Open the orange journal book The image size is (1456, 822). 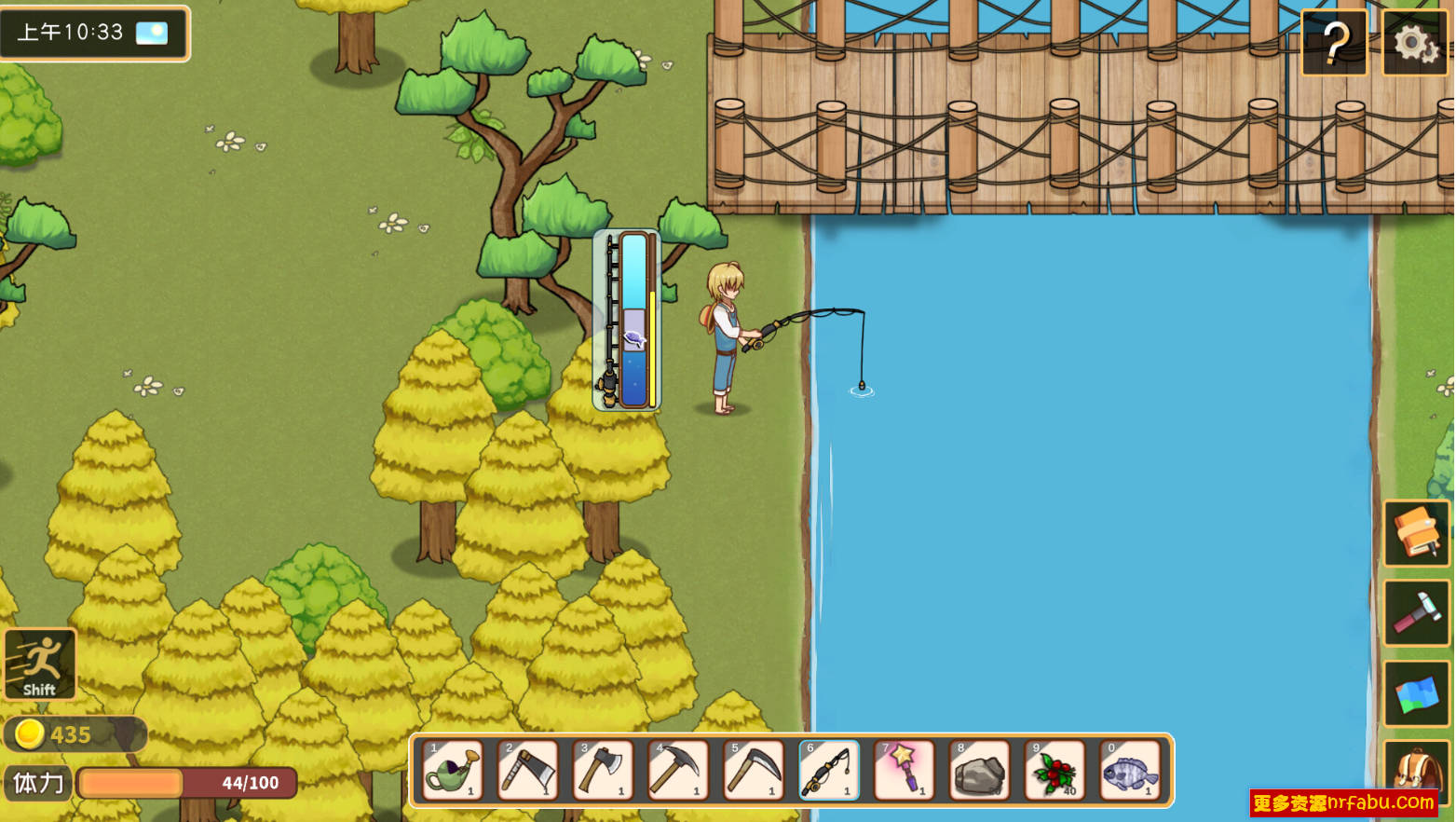pos(1416,533)
